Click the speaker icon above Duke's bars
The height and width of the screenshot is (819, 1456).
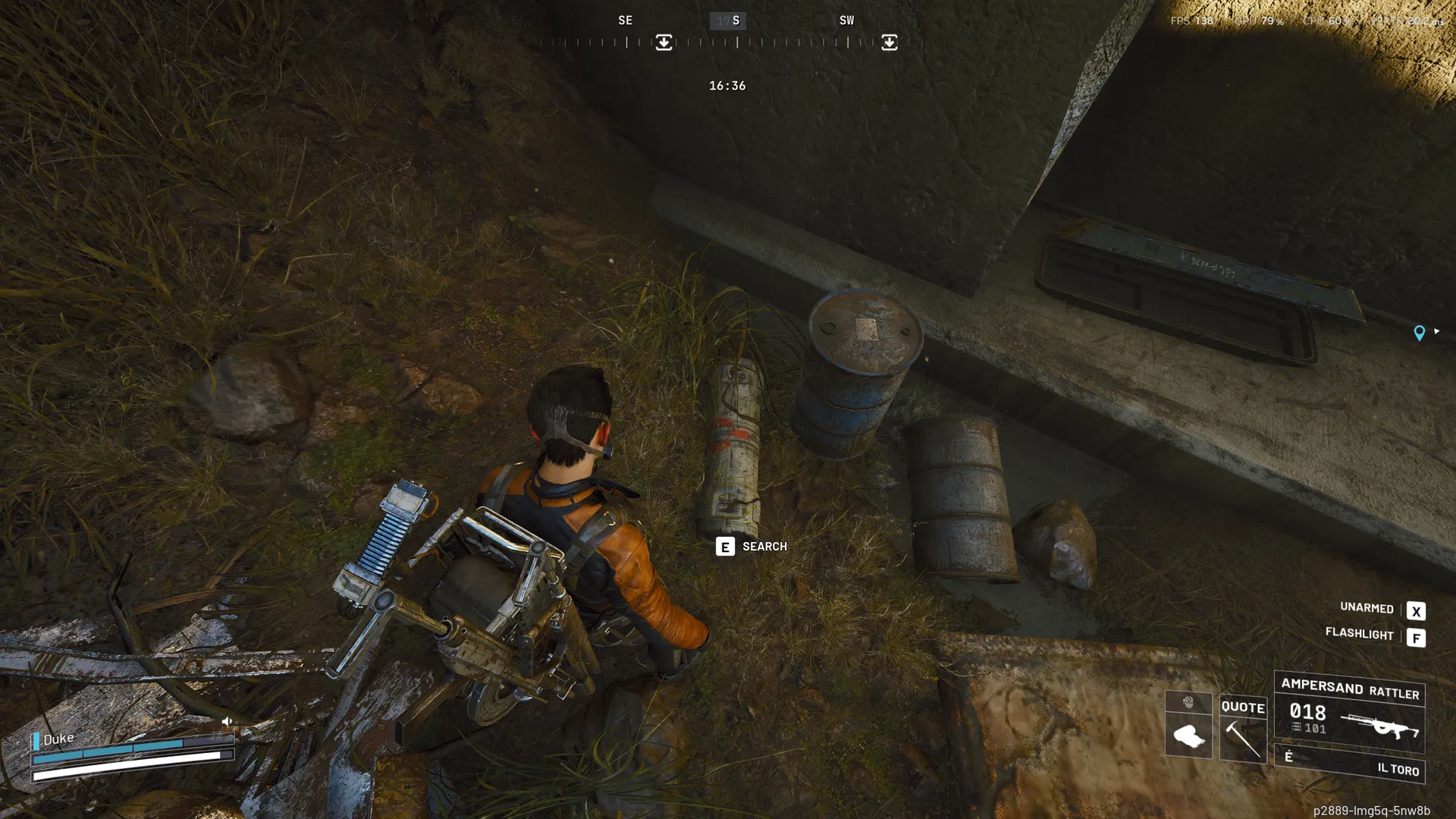[x=227, y=721]
